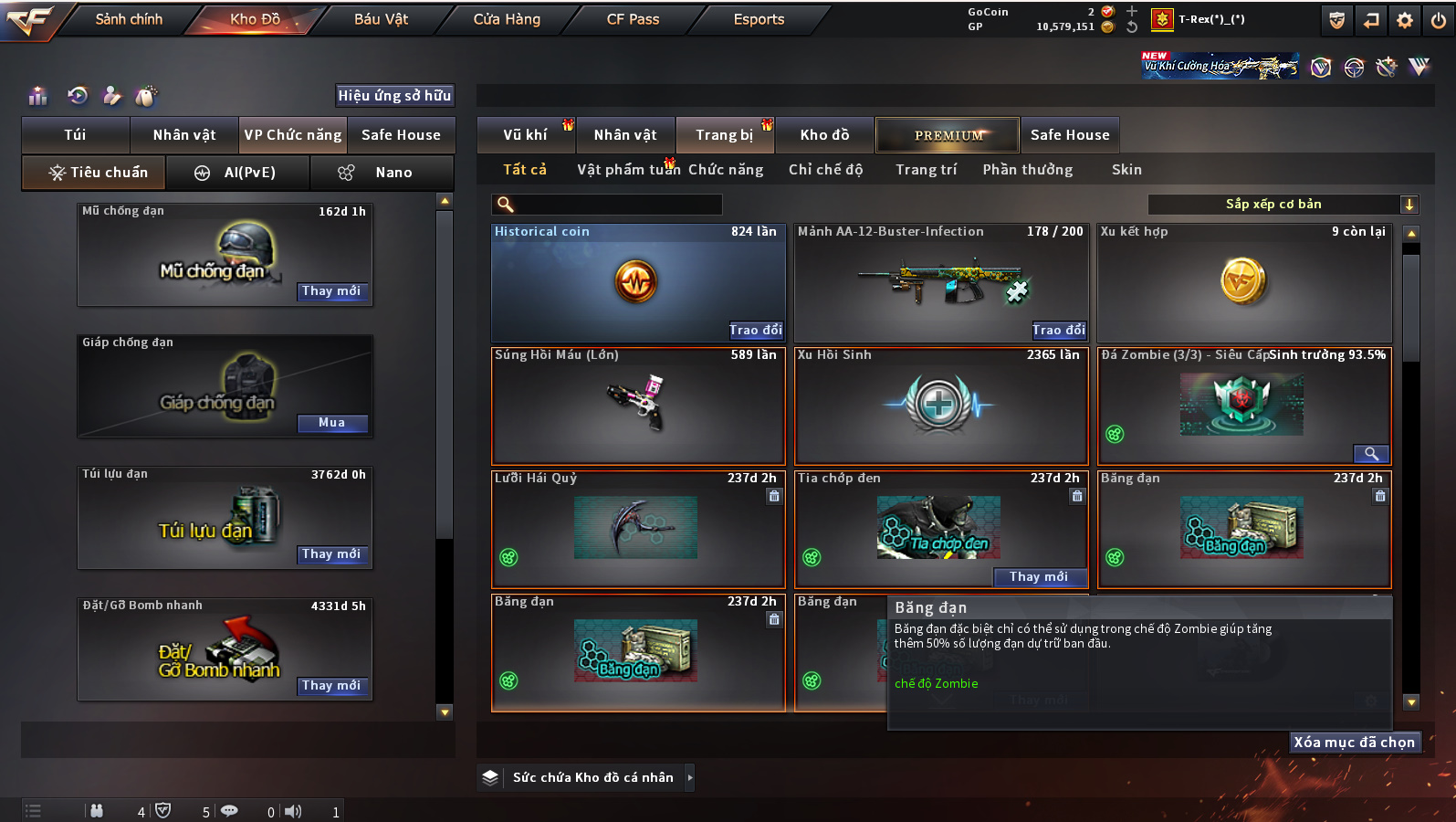
Task: Renew the Mũ chống đạn helmet
Action: 331,291
